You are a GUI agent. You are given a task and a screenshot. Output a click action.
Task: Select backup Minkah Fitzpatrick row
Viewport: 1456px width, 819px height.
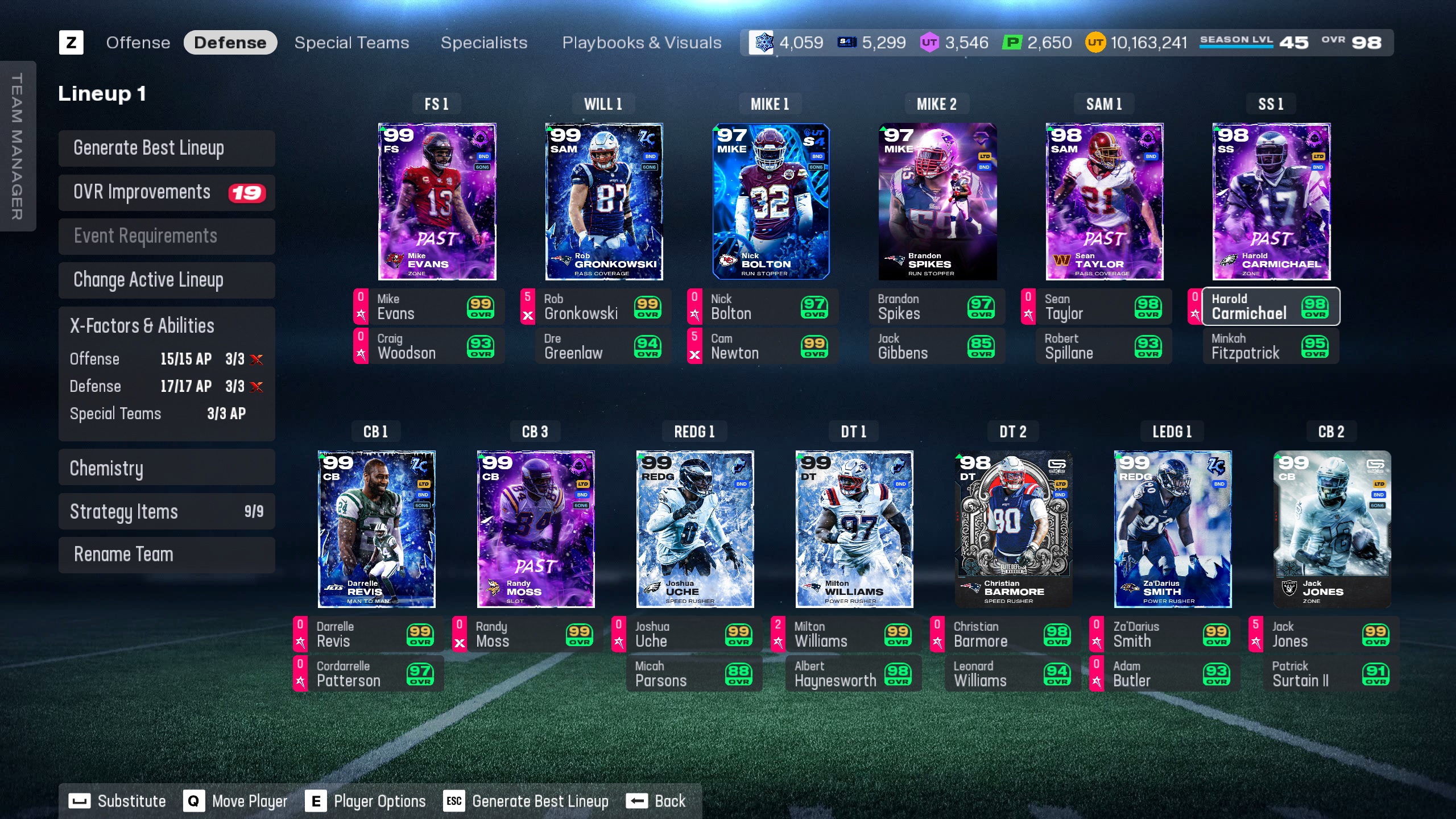coord(1271,346)
